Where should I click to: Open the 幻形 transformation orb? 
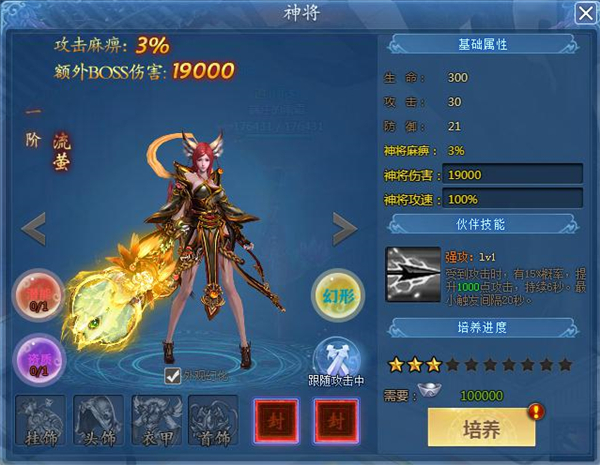[x=337, y=295]
